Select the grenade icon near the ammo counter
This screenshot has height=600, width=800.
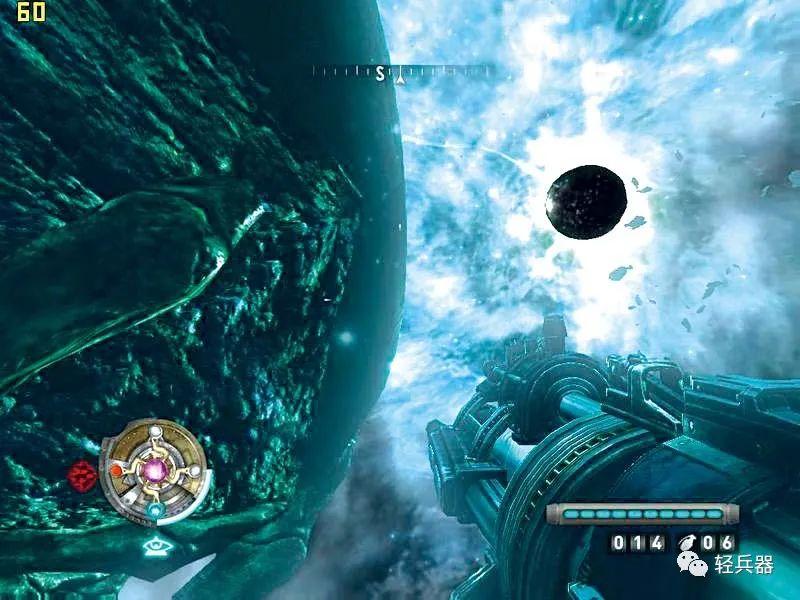[687, 542]
